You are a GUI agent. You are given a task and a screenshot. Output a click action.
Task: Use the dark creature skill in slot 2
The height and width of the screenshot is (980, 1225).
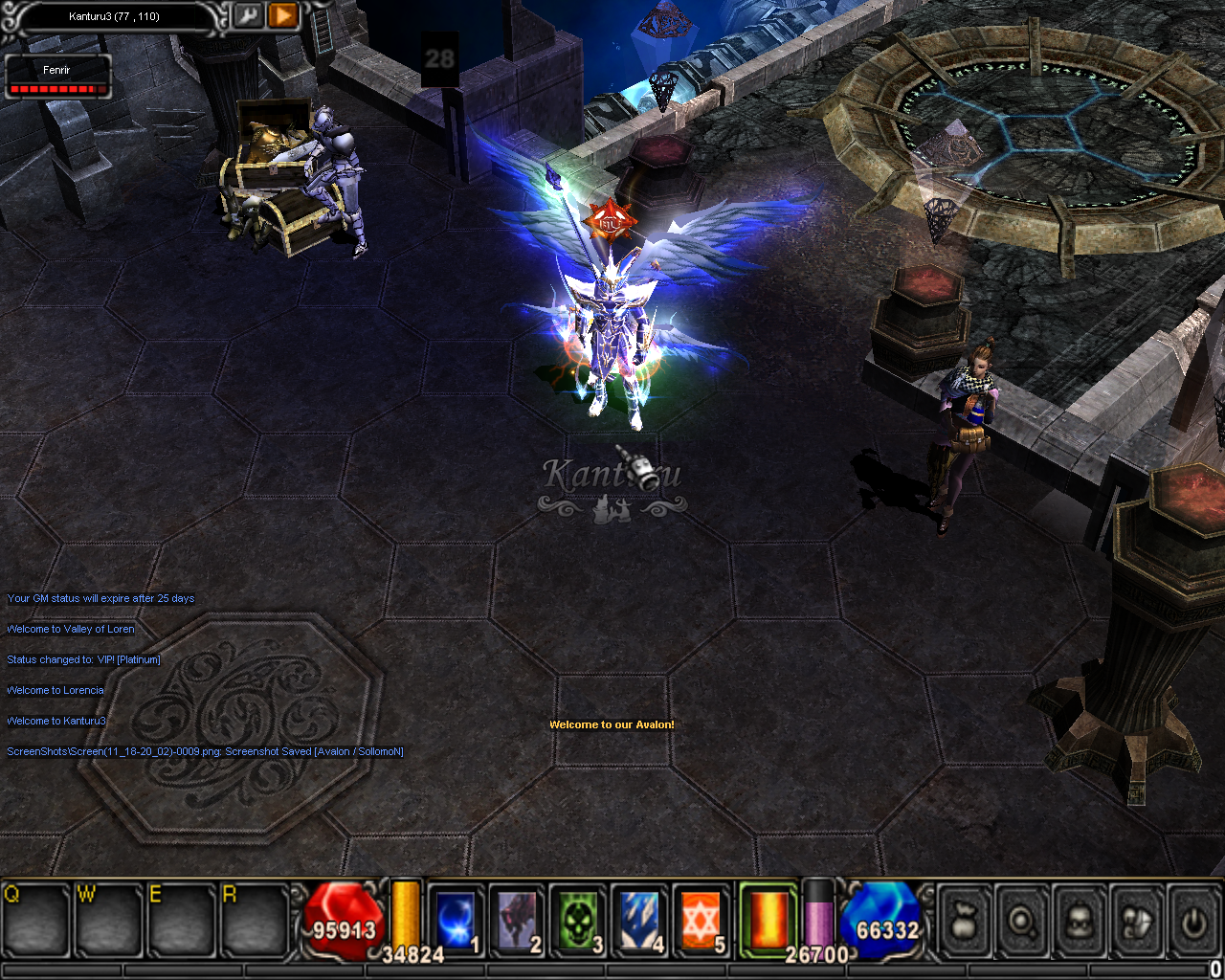[517, 920]
